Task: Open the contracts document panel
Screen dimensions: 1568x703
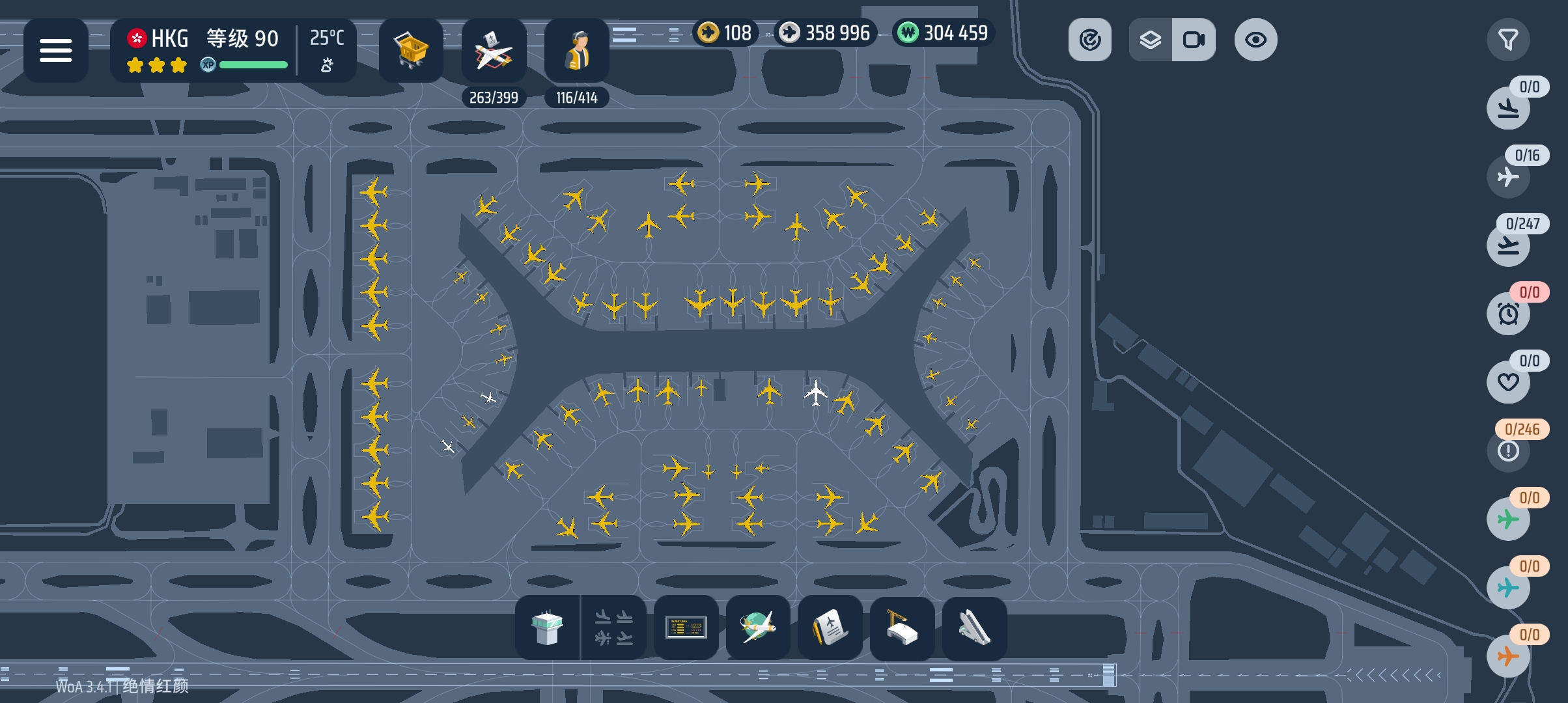Action: click(830, 628)
